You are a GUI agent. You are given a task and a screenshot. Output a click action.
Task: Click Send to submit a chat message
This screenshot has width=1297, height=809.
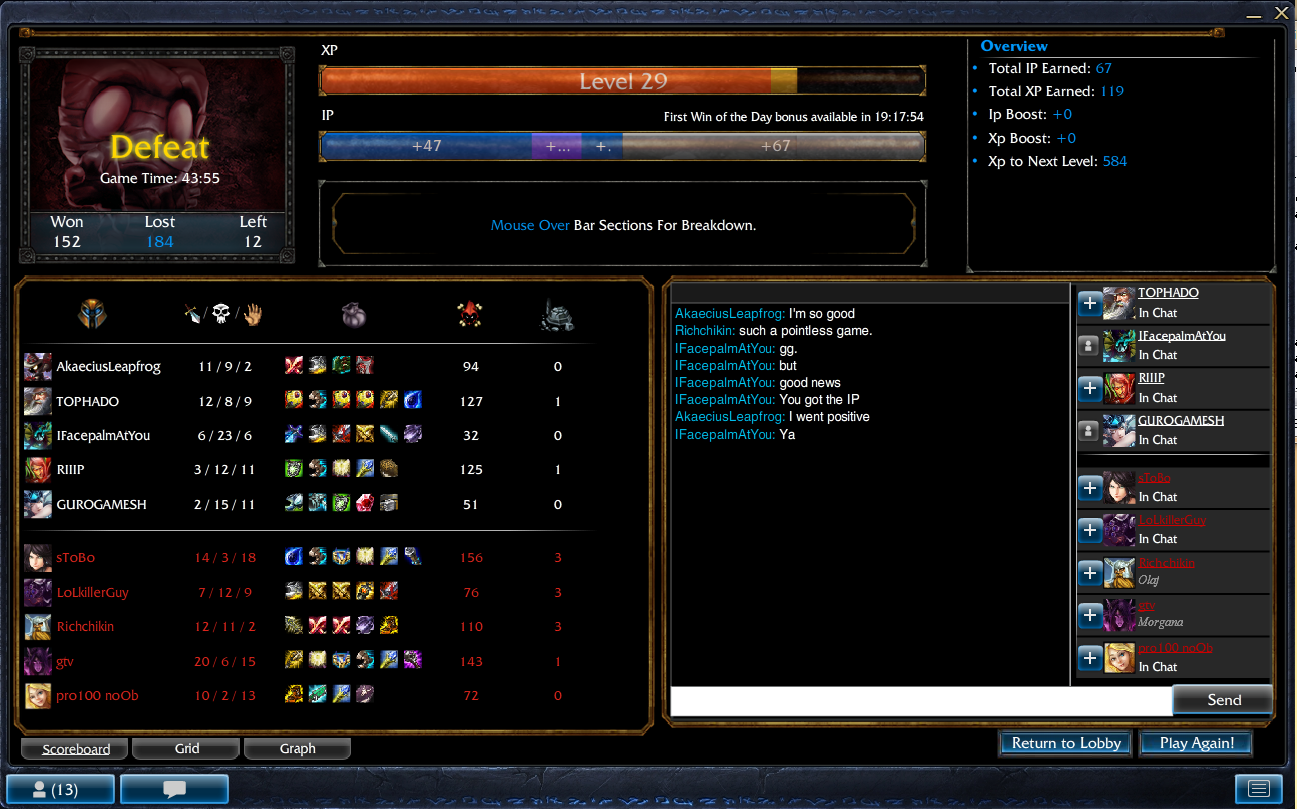[x=1222, y=699]
